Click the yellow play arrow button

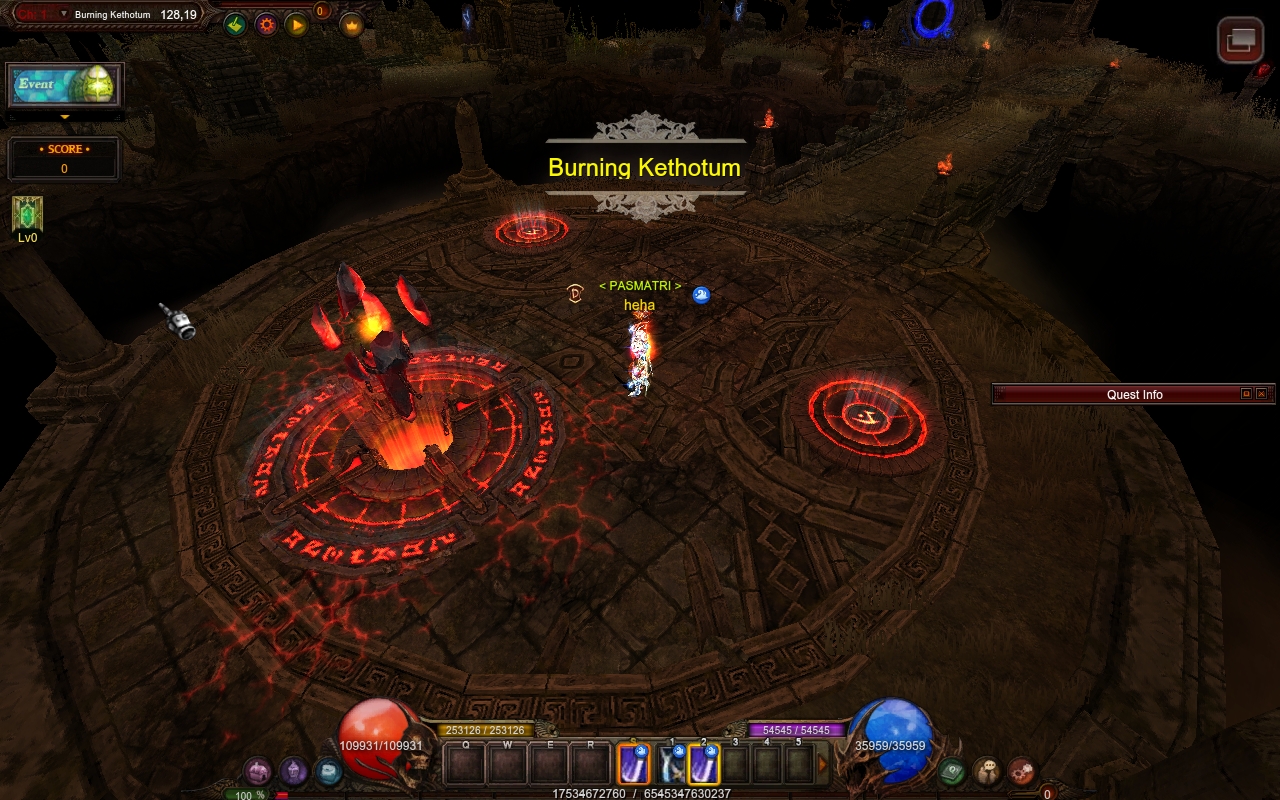(x=296, y=25)
